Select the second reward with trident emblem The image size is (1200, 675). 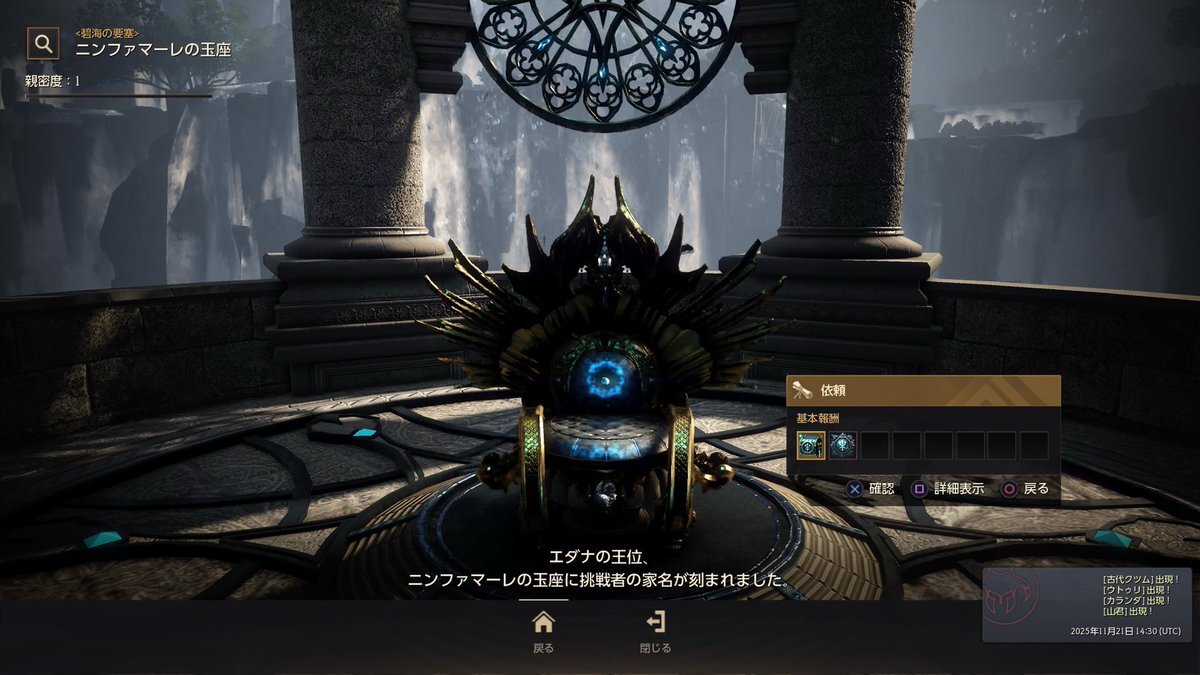pyautogui.click(x=843, y=446)
